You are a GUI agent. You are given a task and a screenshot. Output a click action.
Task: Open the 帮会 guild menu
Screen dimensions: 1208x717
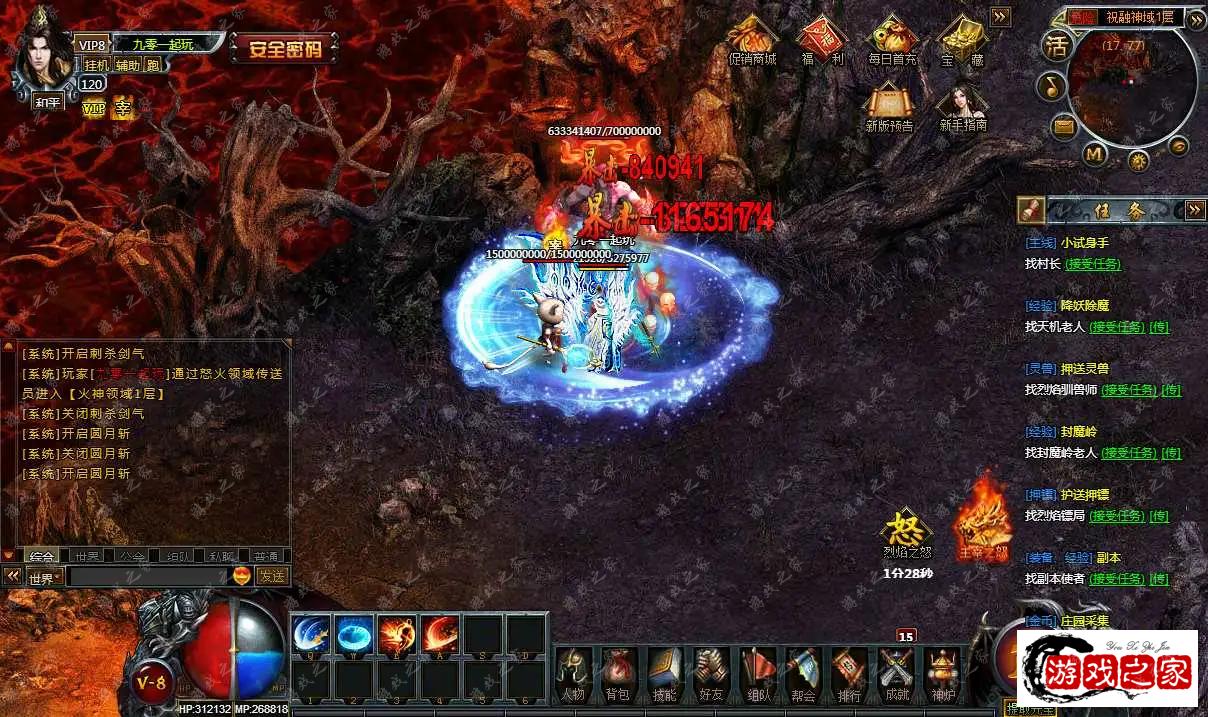802,672
